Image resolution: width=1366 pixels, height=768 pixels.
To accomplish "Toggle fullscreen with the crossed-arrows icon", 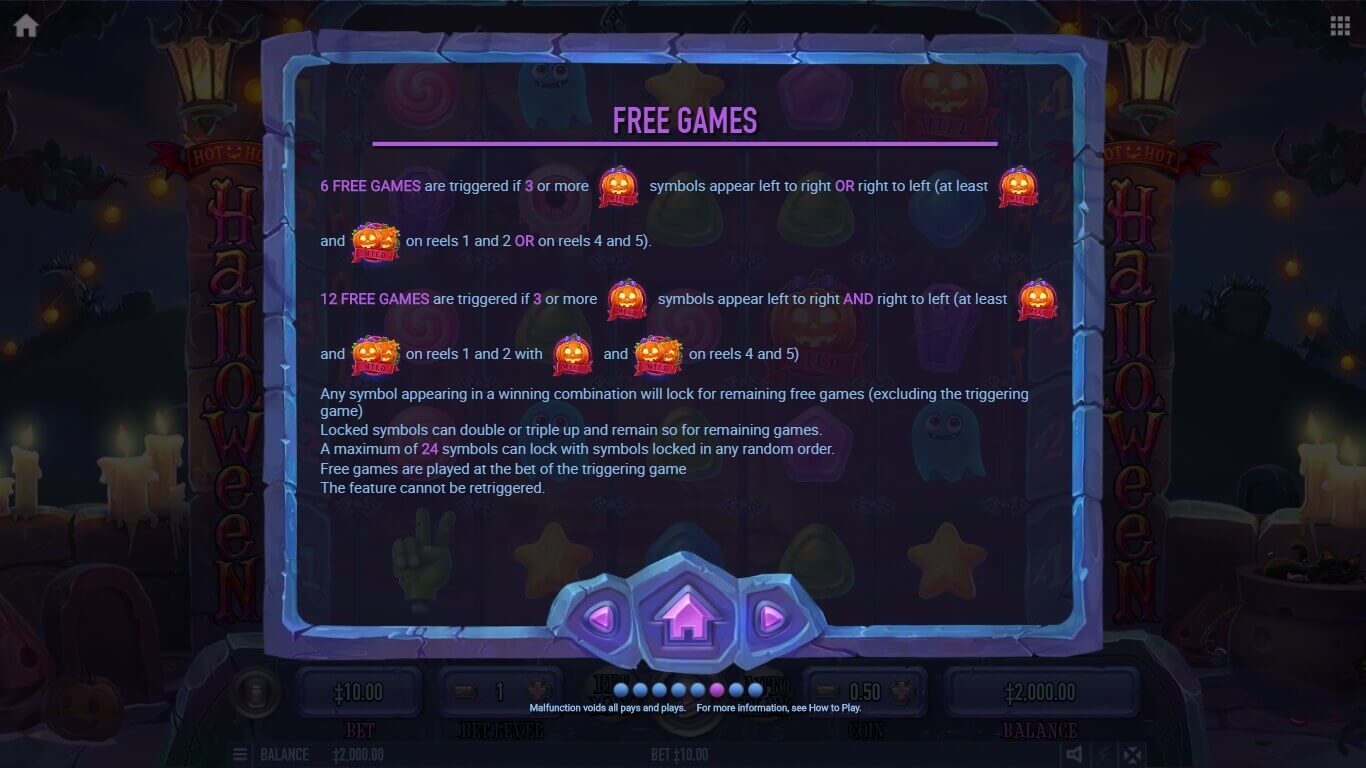I will pyautogui.click(x=1130, y=754).
